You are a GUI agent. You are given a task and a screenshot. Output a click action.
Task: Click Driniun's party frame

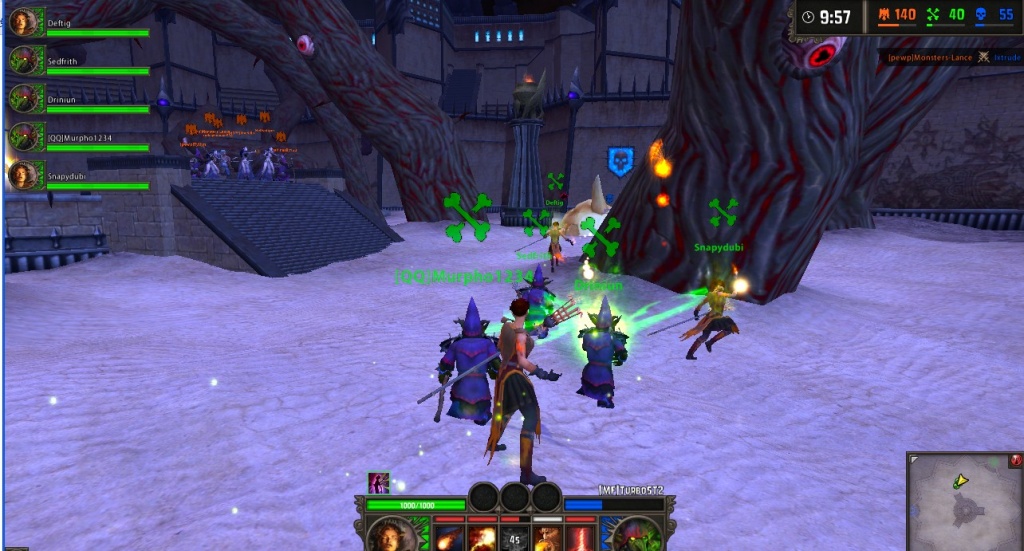pos(26,98)
